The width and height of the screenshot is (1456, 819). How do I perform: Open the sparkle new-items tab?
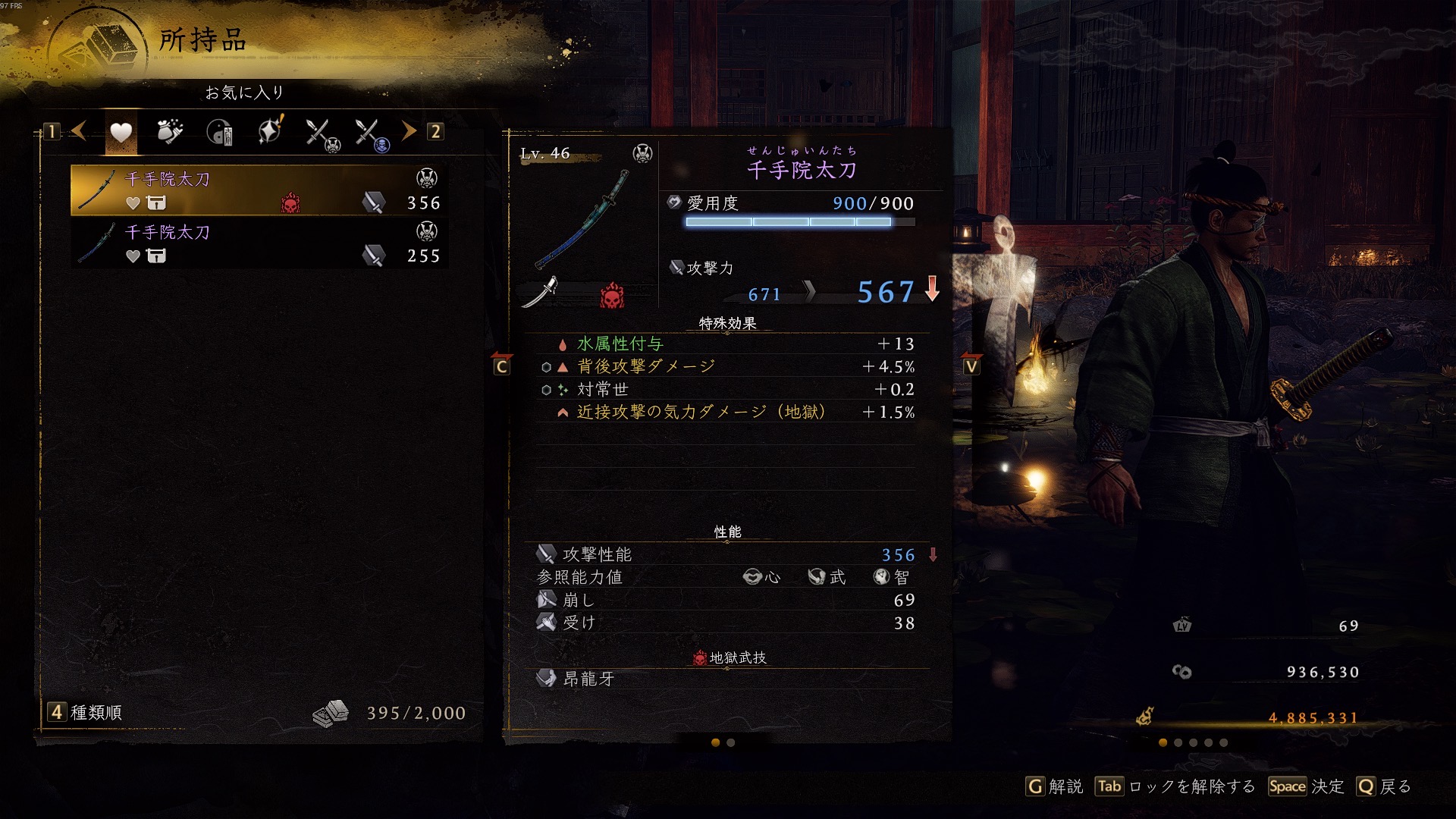pos(270,132)
